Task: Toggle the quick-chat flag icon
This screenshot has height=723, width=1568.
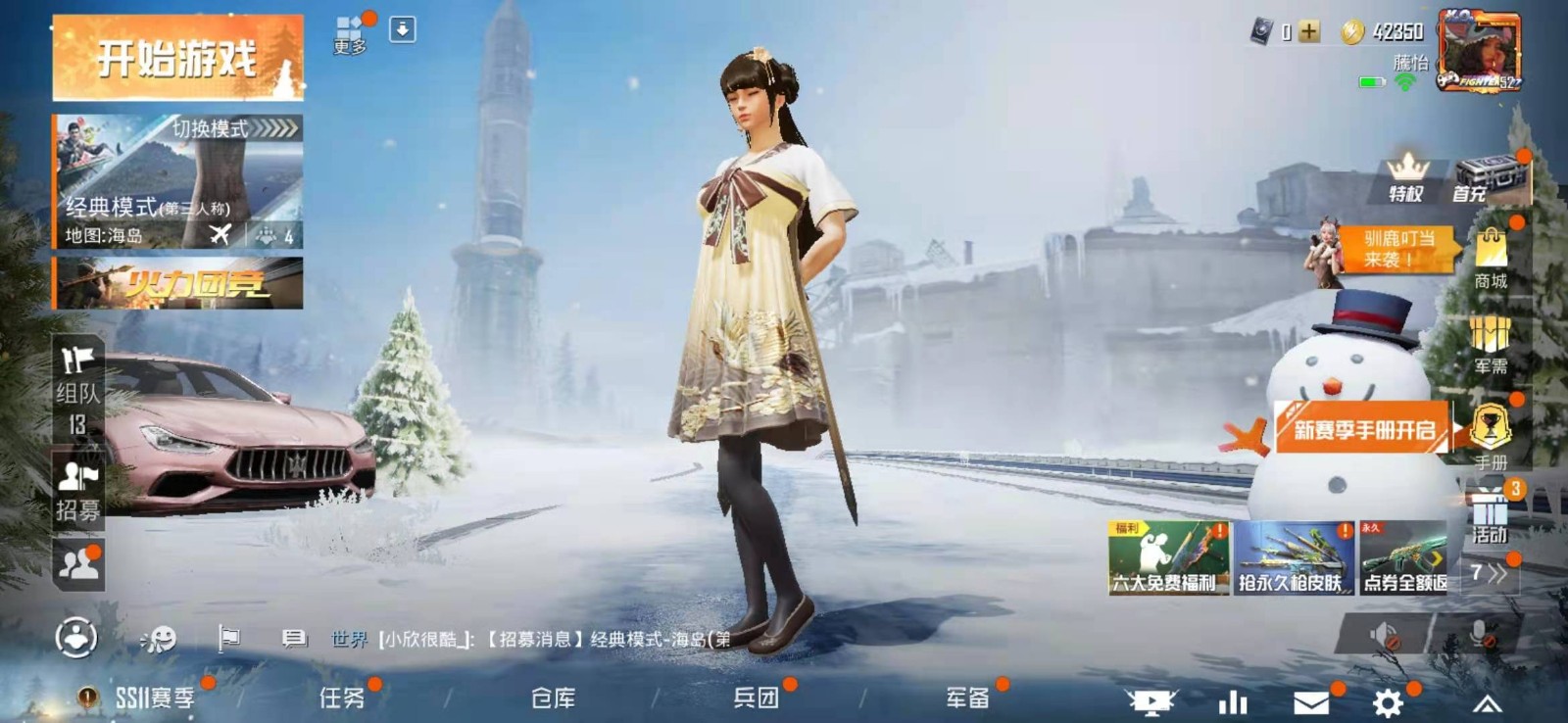Action: pyautogui.click(x=231, y=637)
